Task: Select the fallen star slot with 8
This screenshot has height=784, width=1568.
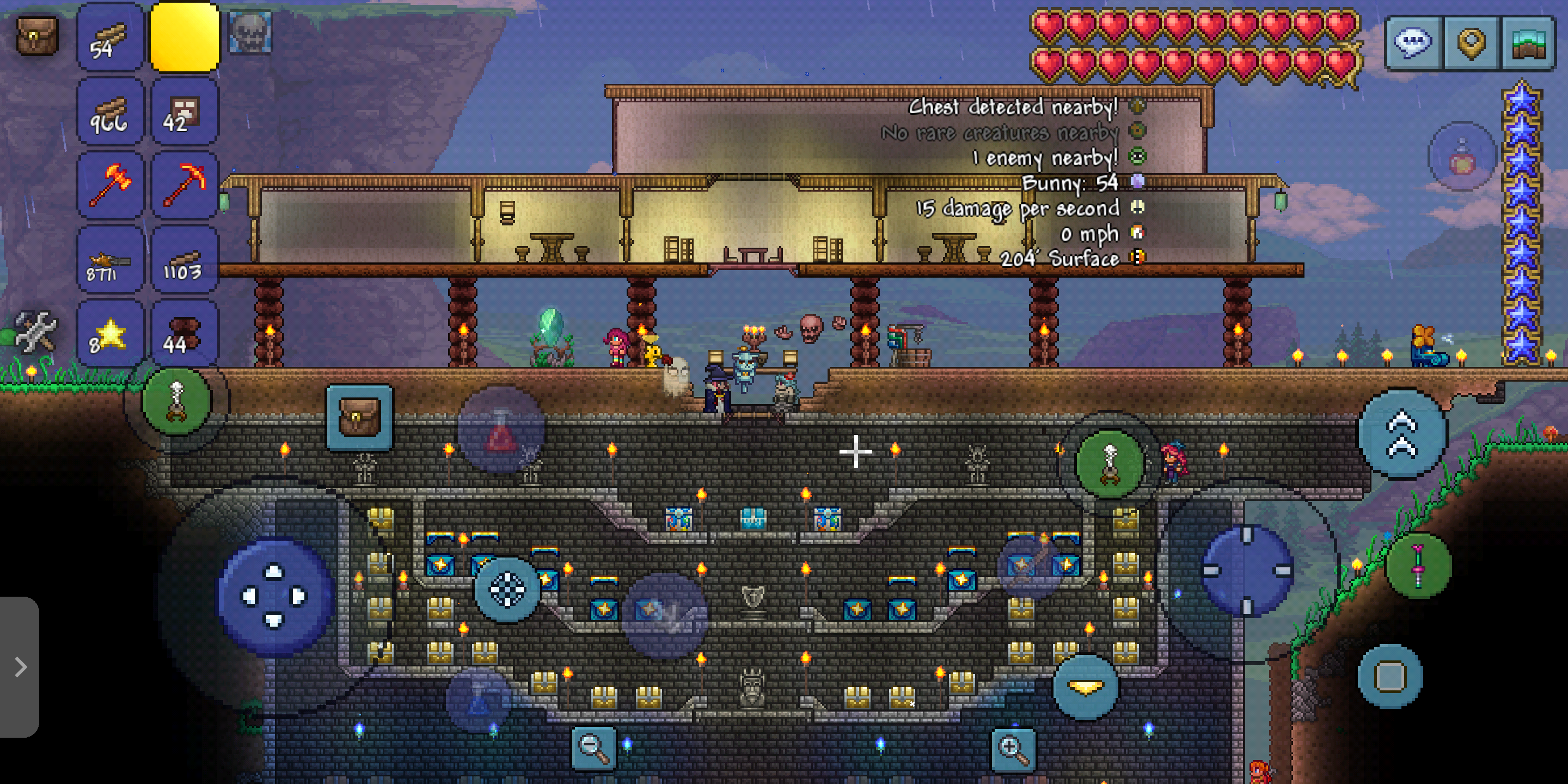Action: pos(110,334)
